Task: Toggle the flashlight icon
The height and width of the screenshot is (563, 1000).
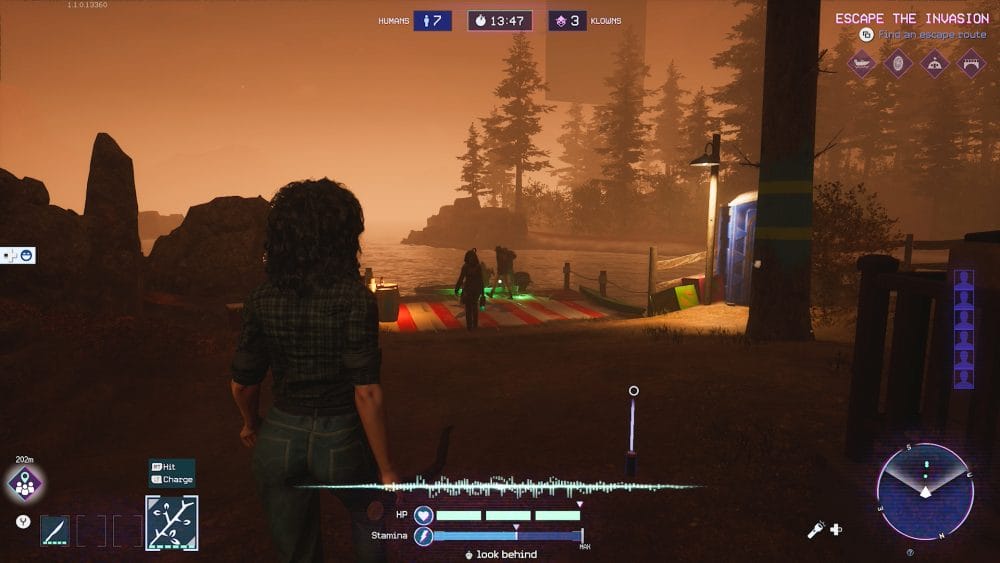Action: (816, 529)
